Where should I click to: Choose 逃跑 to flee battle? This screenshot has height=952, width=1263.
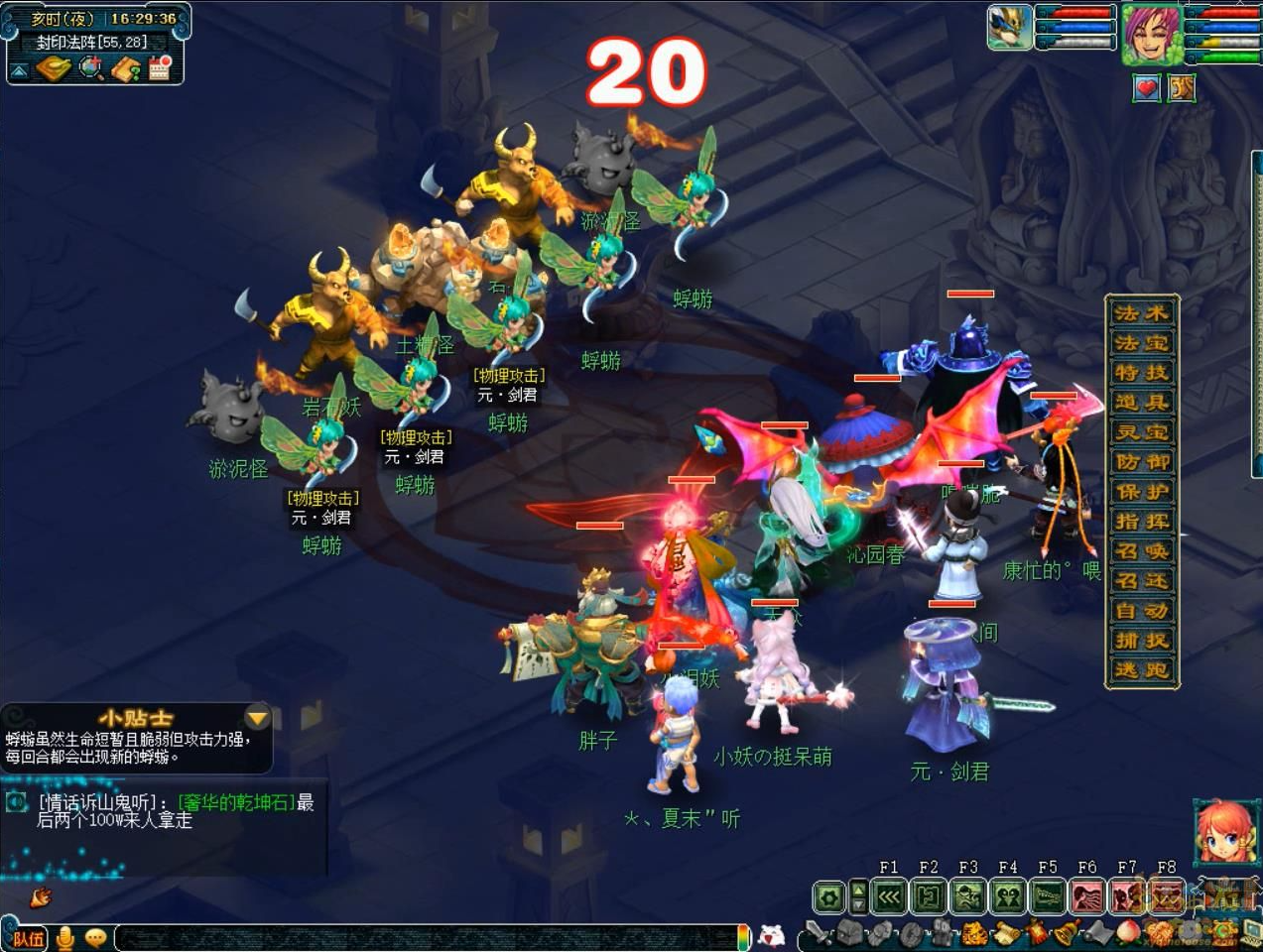tap(1142, 670)
